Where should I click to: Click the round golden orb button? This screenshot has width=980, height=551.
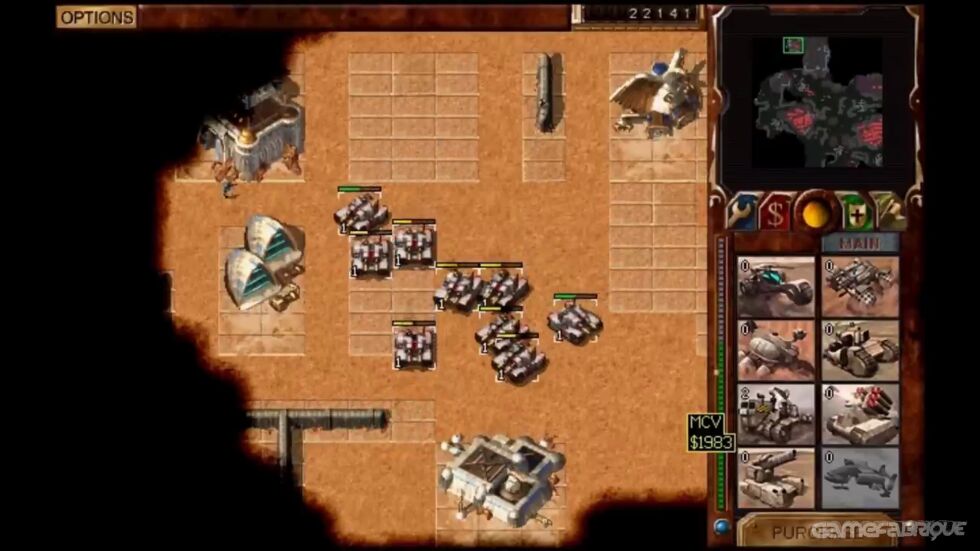pos(816,213)
